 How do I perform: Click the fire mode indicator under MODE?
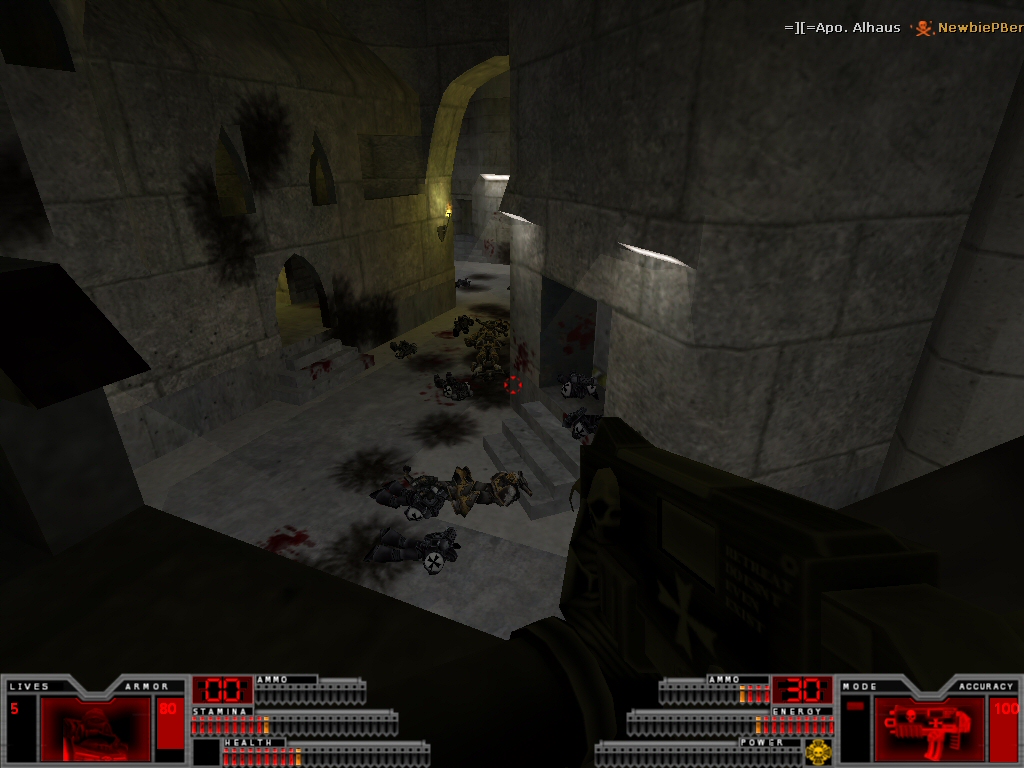click(856, 708)
